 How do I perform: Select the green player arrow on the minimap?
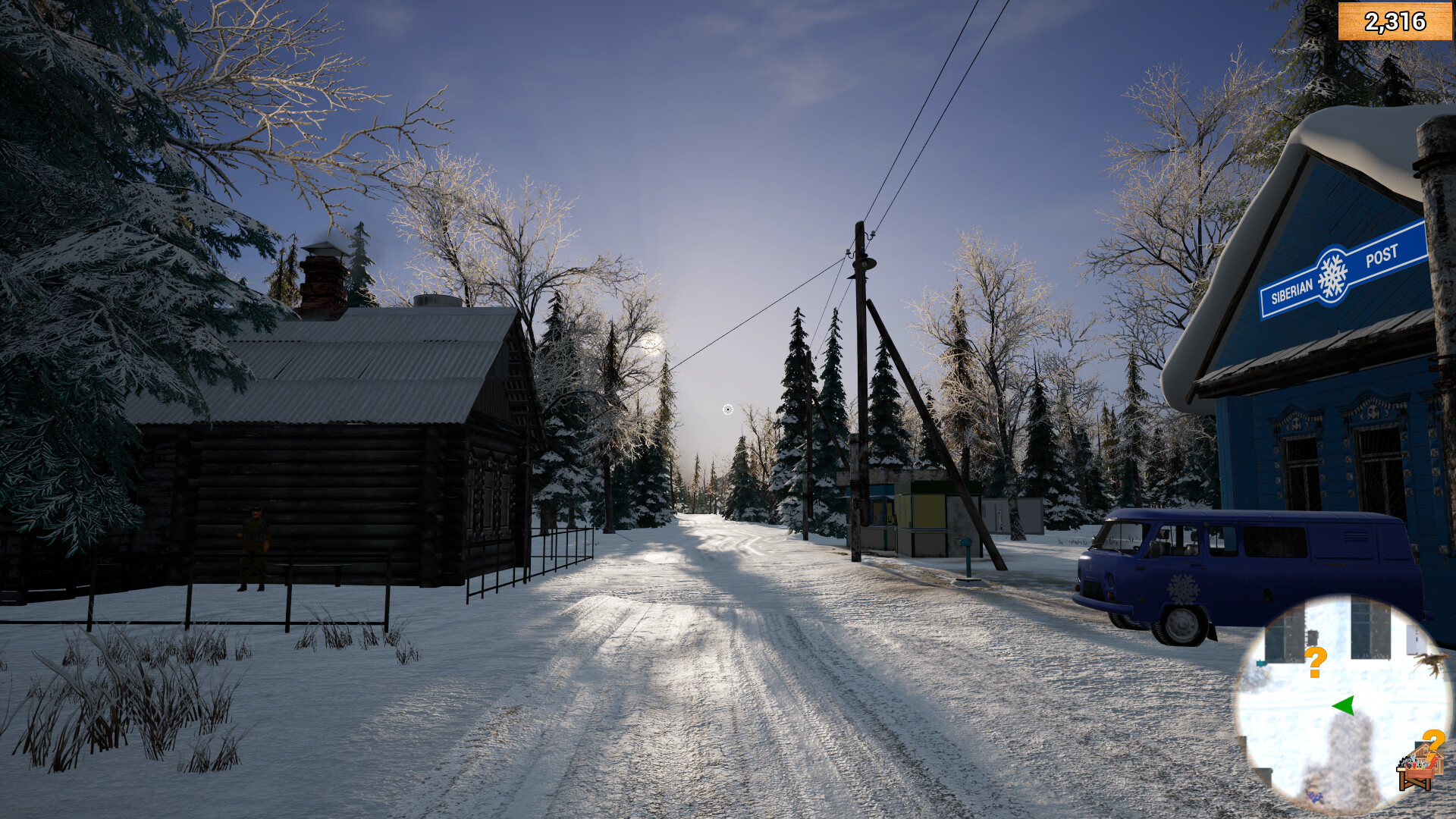(x=1345, y=705)
